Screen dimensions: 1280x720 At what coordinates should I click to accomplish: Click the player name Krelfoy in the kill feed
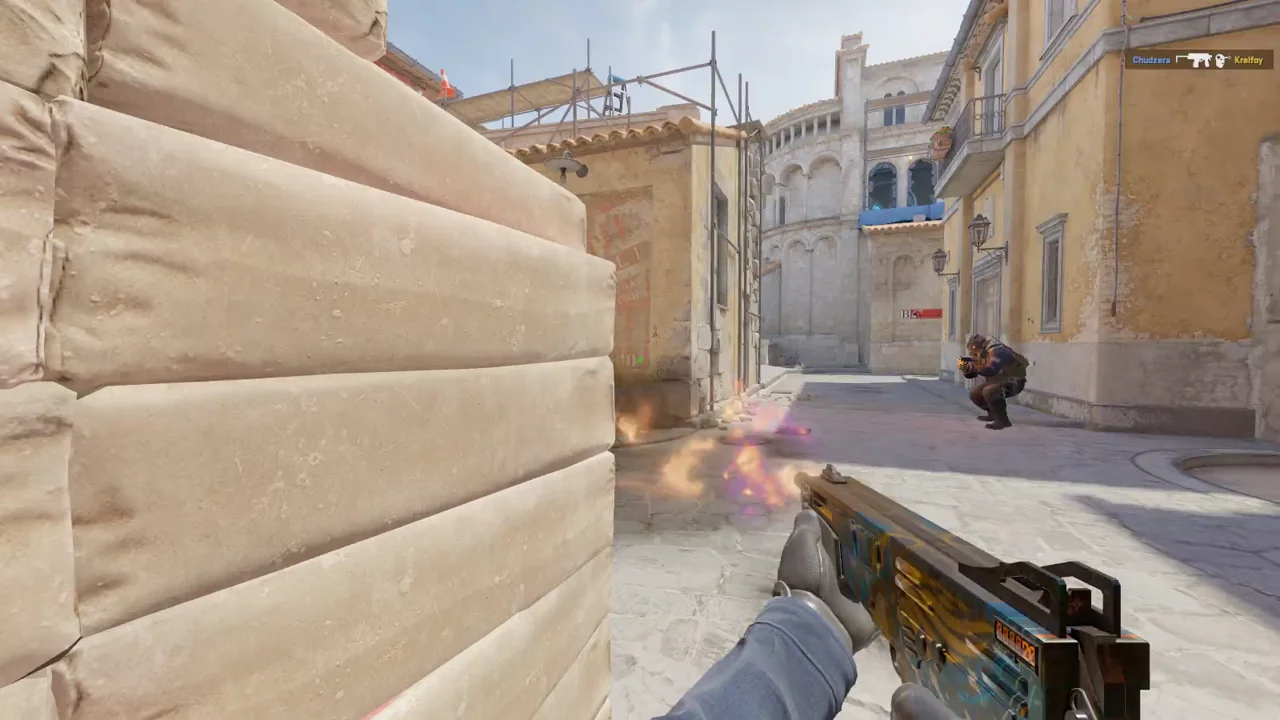(x=1248, y=61)
